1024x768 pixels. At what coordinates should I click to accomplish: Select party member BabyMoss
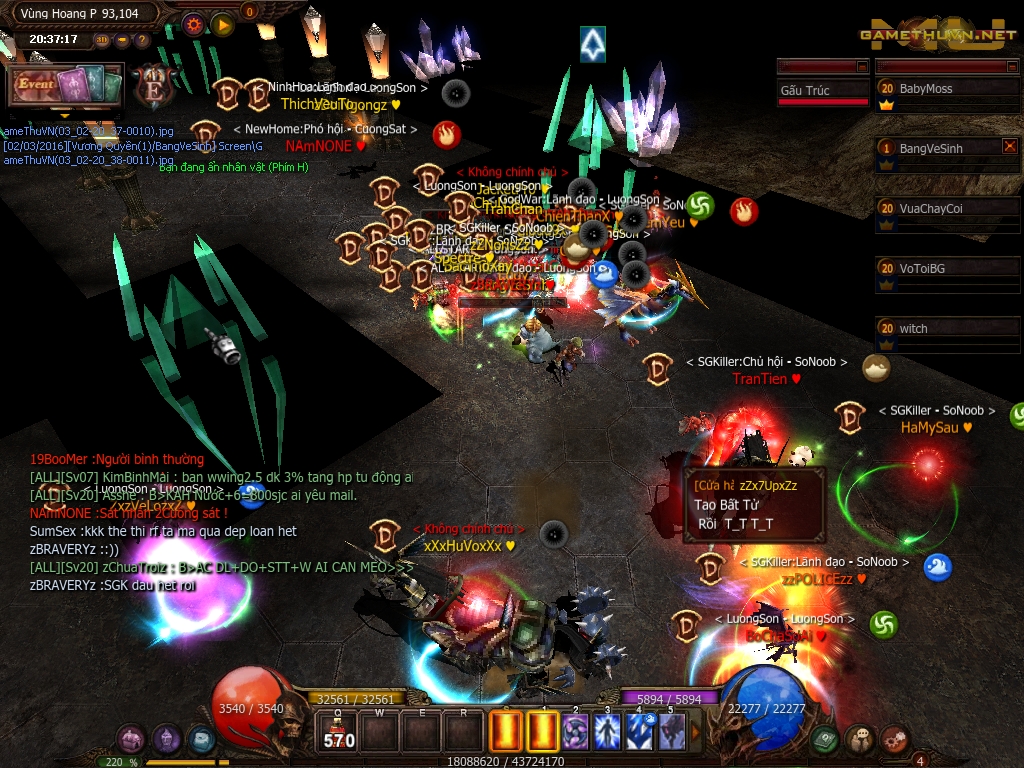point(947,89)
